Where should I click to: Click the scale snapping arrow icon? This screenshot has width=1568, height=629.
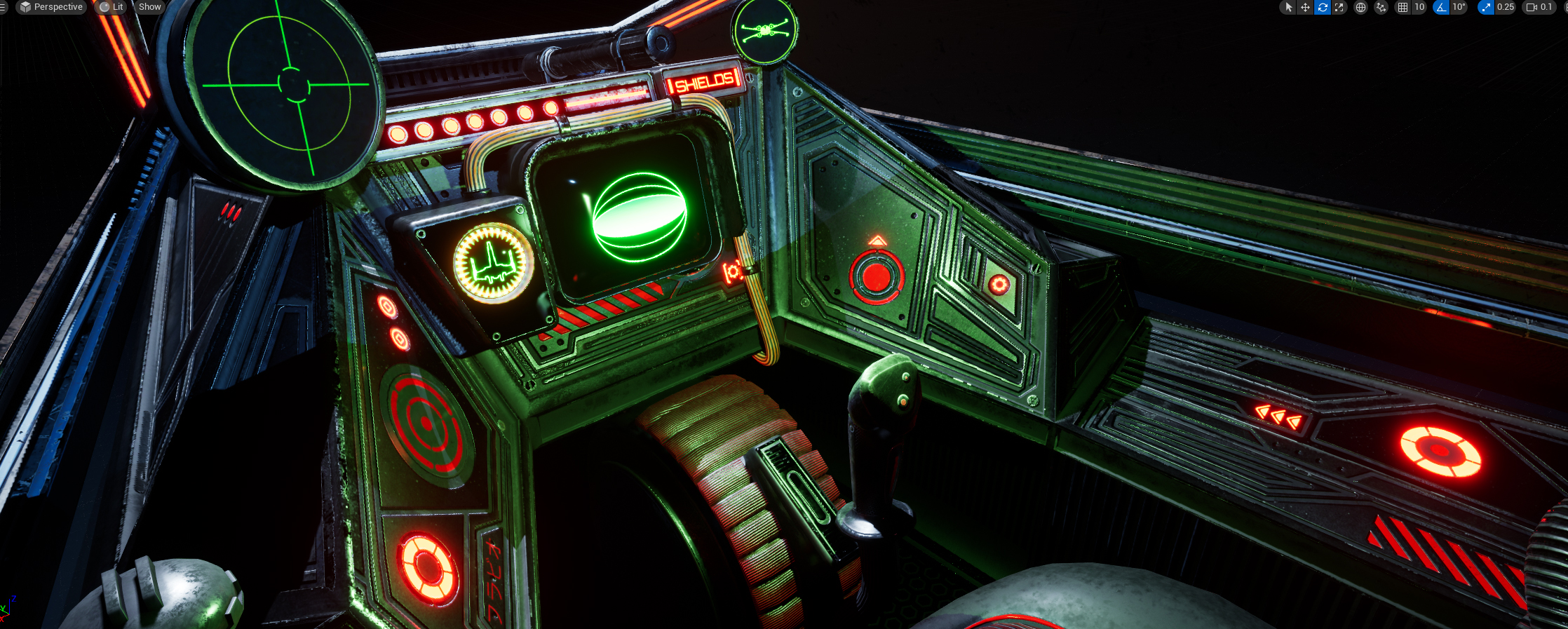tap(1485, 7)
